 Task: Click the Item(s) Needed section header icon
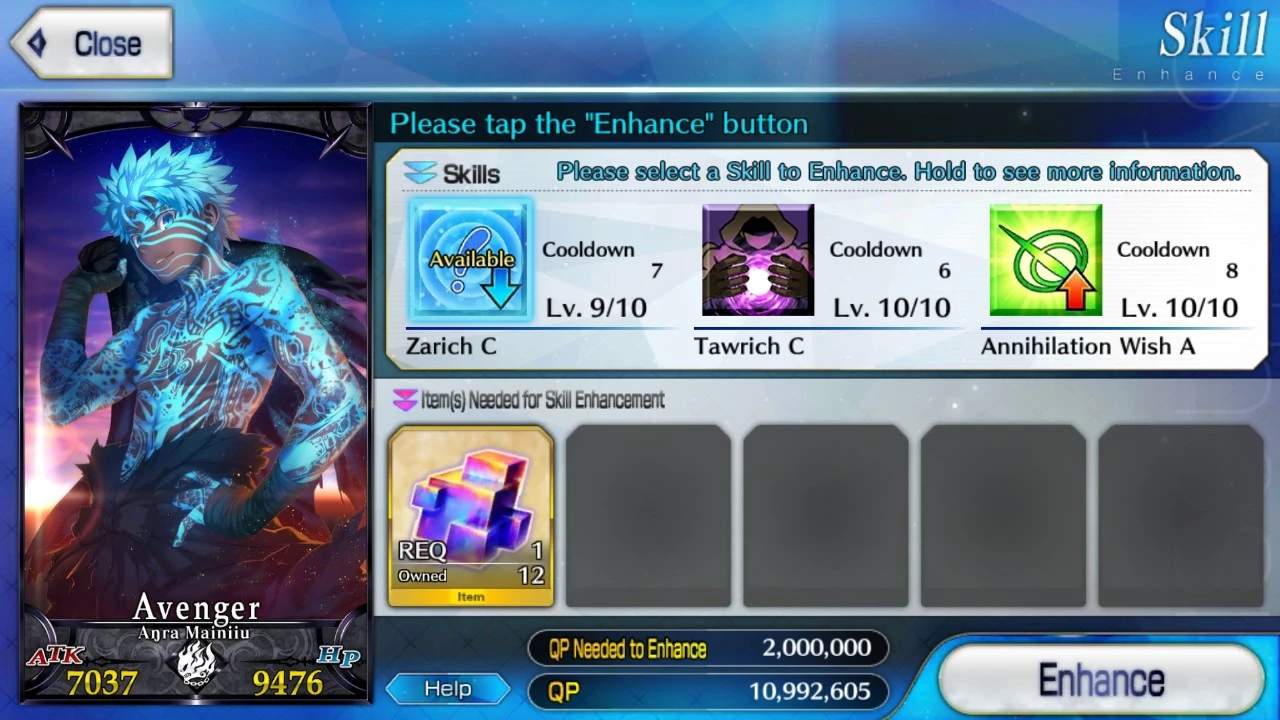[x=407, y=400]
